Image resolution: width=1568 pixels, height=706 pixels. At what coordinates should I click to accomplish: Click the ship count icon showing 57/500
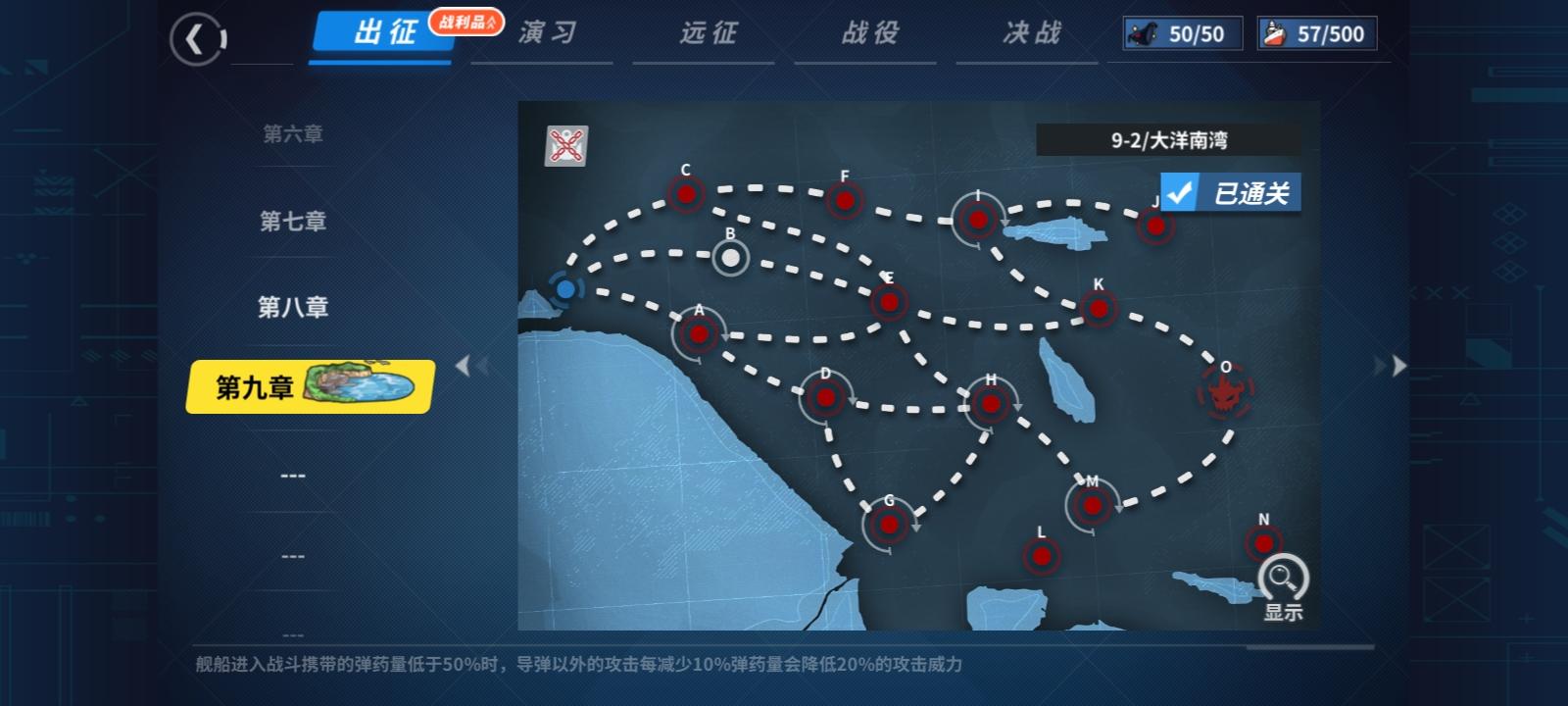(1316, 32)
